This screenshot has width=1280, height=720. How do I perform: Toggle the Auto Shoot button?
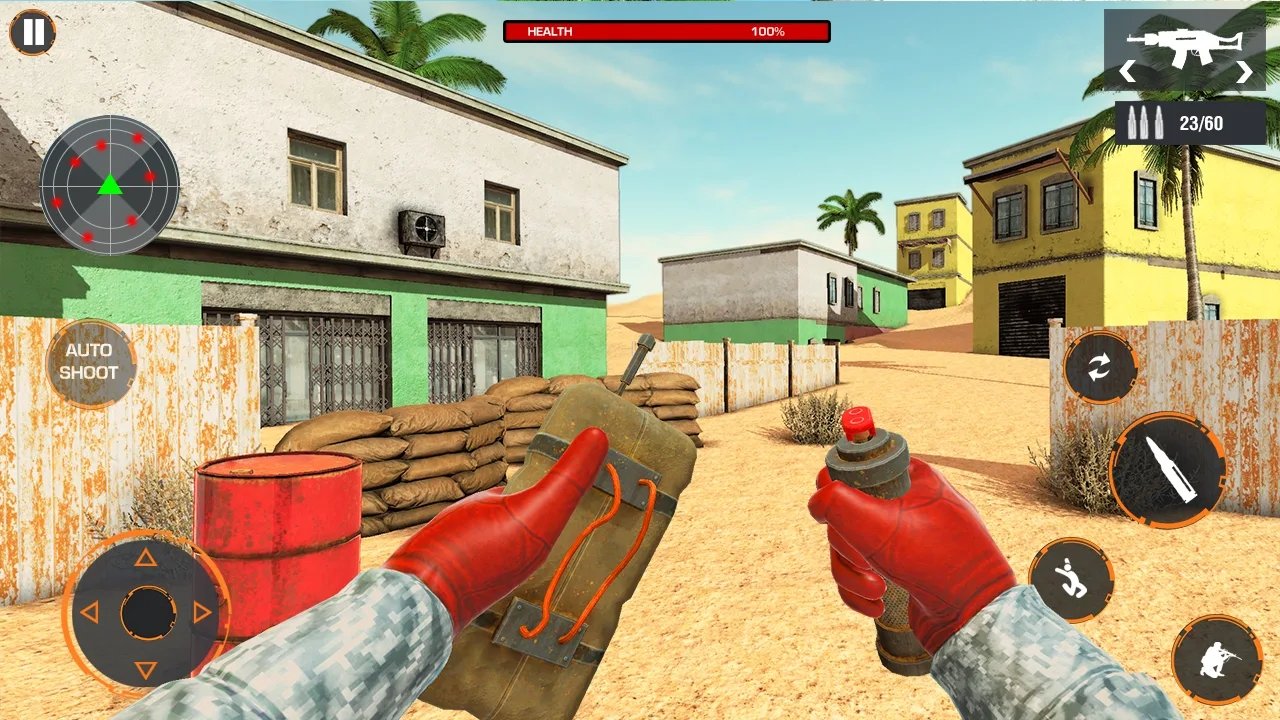(89, 362)
